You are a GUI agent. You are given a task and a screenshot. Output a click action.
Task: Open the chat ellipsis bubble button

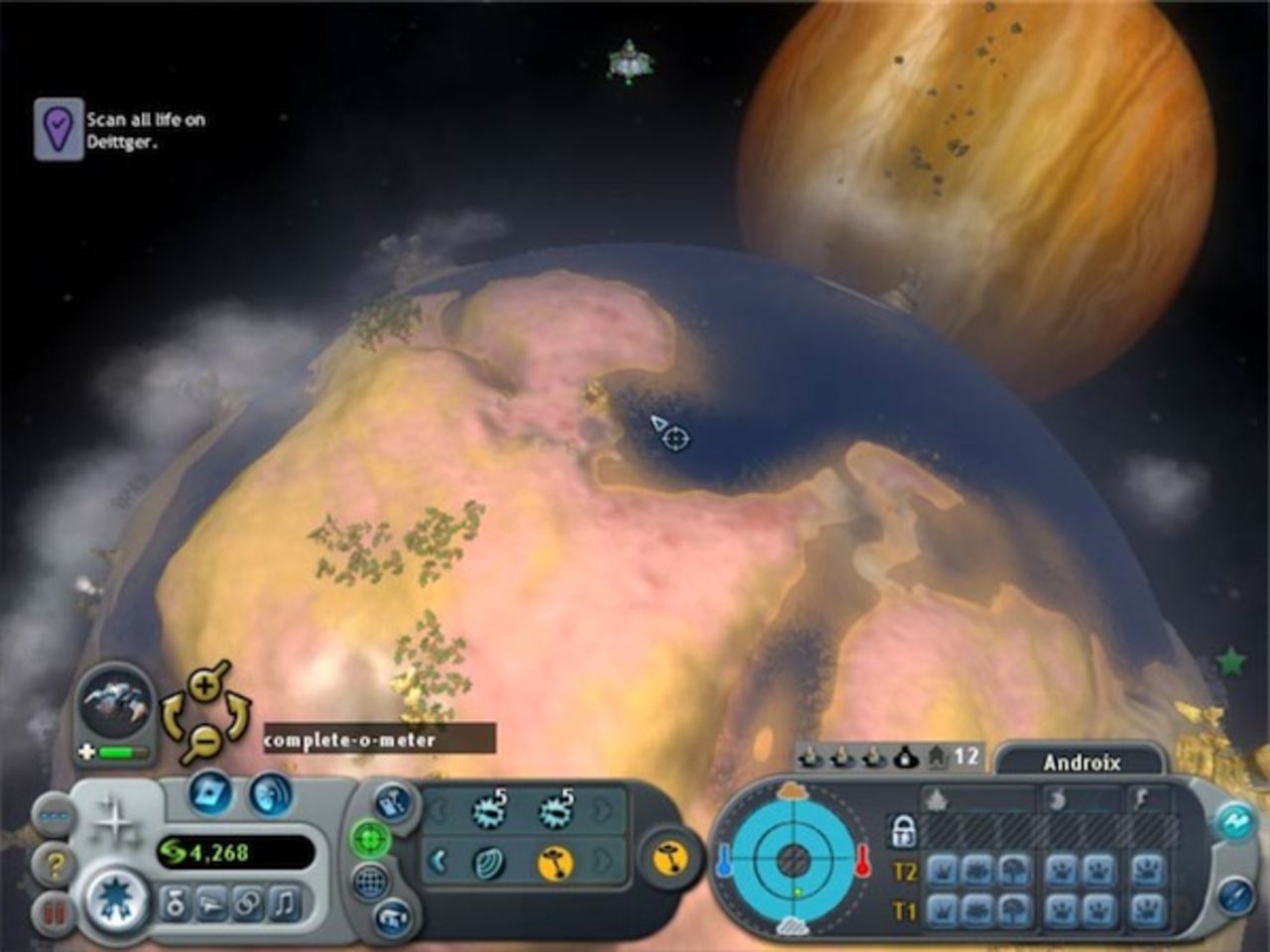coord(53,814)
